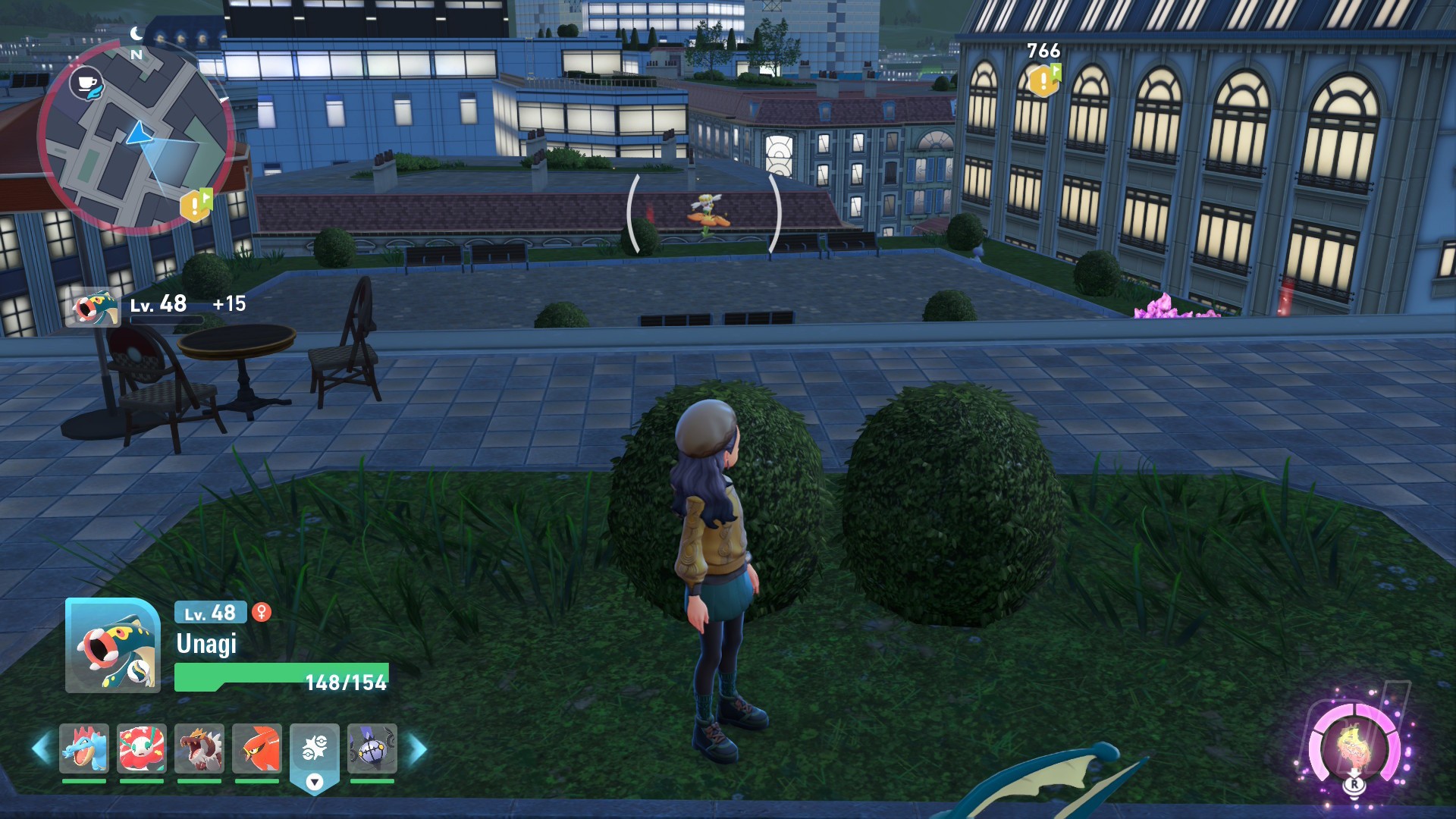Image resolution: width=1456 pixels, height=819 pixels.
Task: Select the café teacup marker on minimap
Action: (86, 82)
